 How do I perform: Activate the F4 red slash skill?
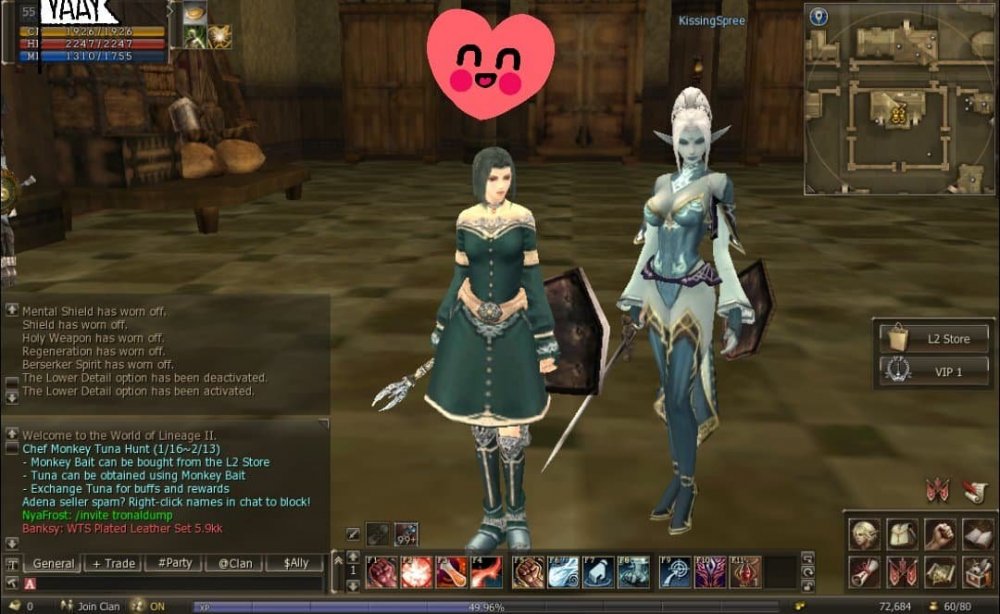pyautogui.click(x=487, y=572)
